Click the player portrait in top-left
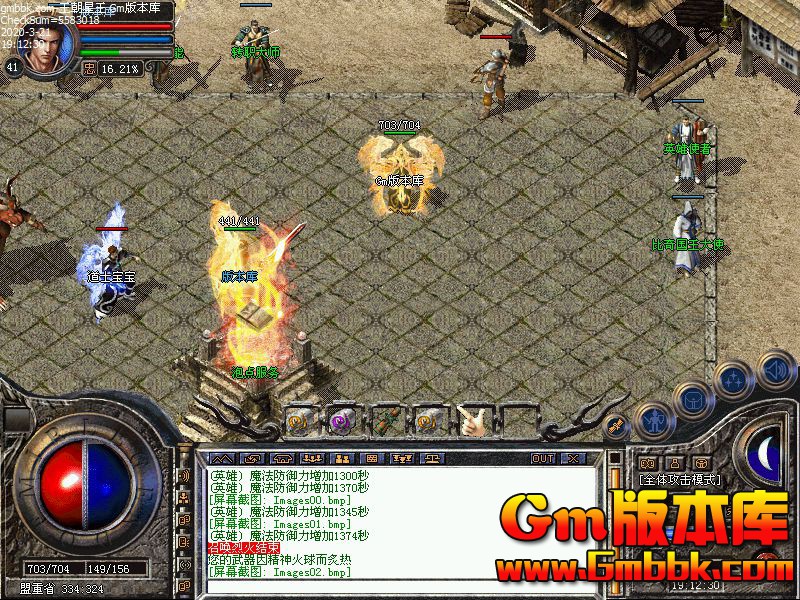This screenshot has height=600, width=800. (46, 45)
